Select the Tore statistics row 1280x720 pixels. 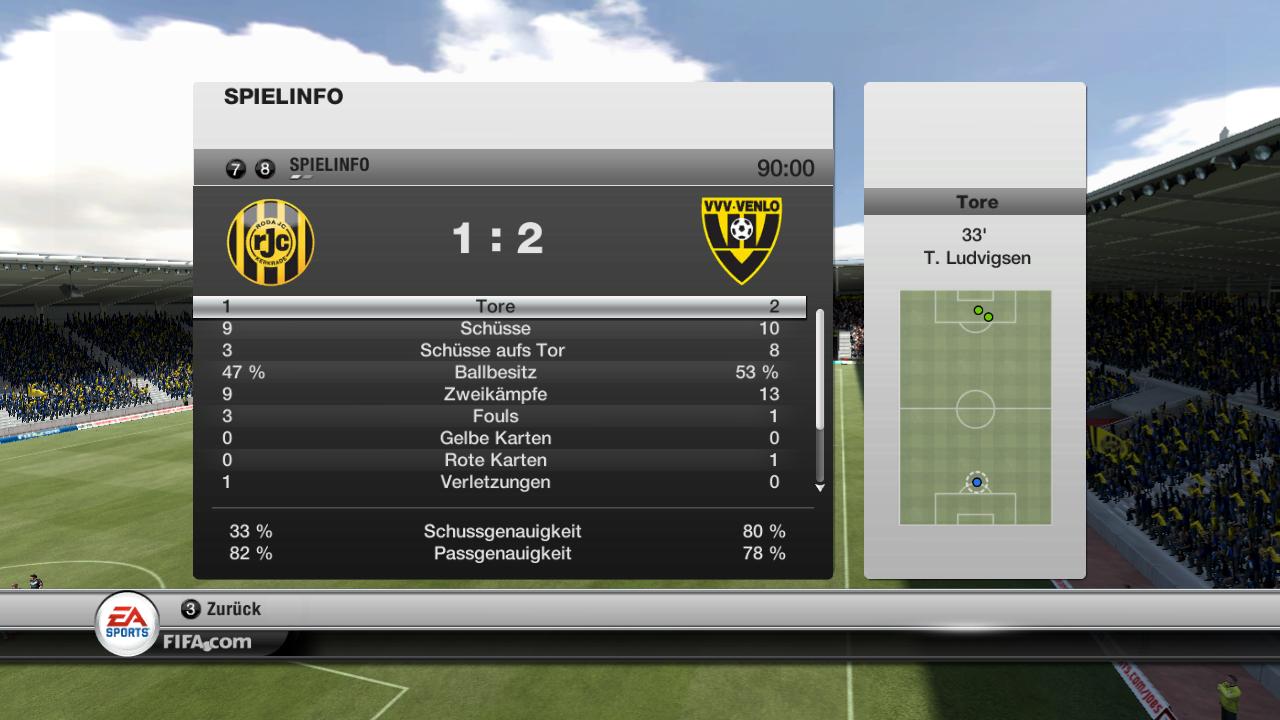click(500, 307)
